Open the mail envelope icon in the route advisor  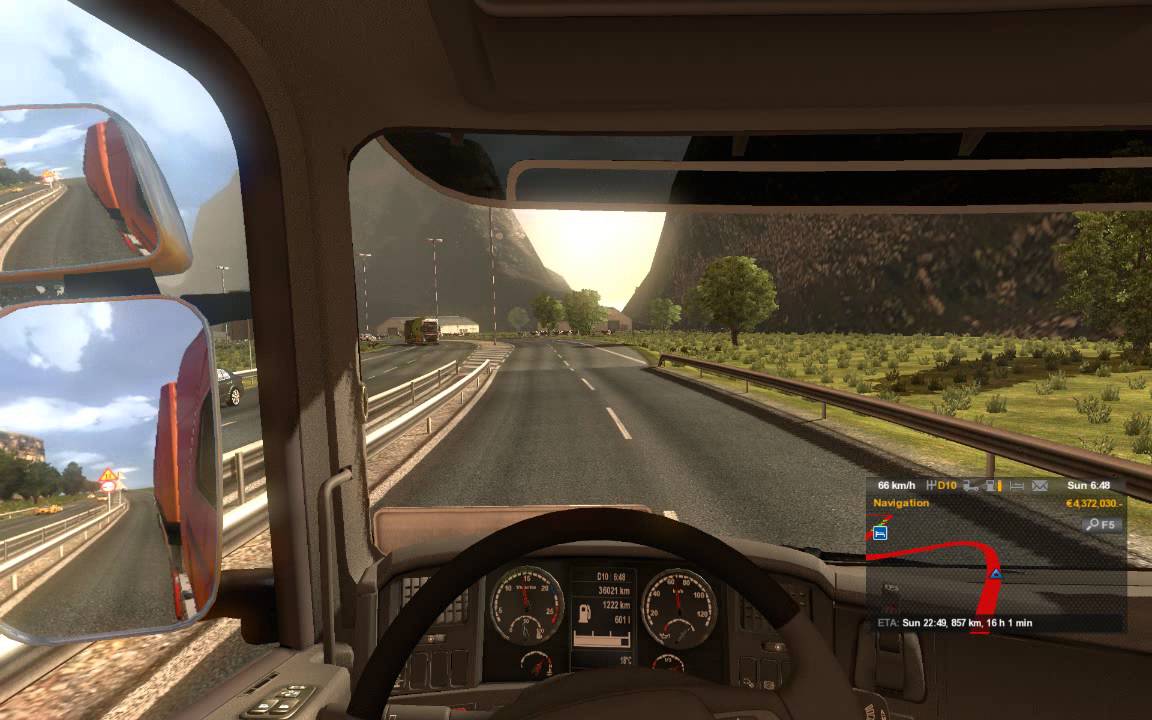pos(1040,486)
